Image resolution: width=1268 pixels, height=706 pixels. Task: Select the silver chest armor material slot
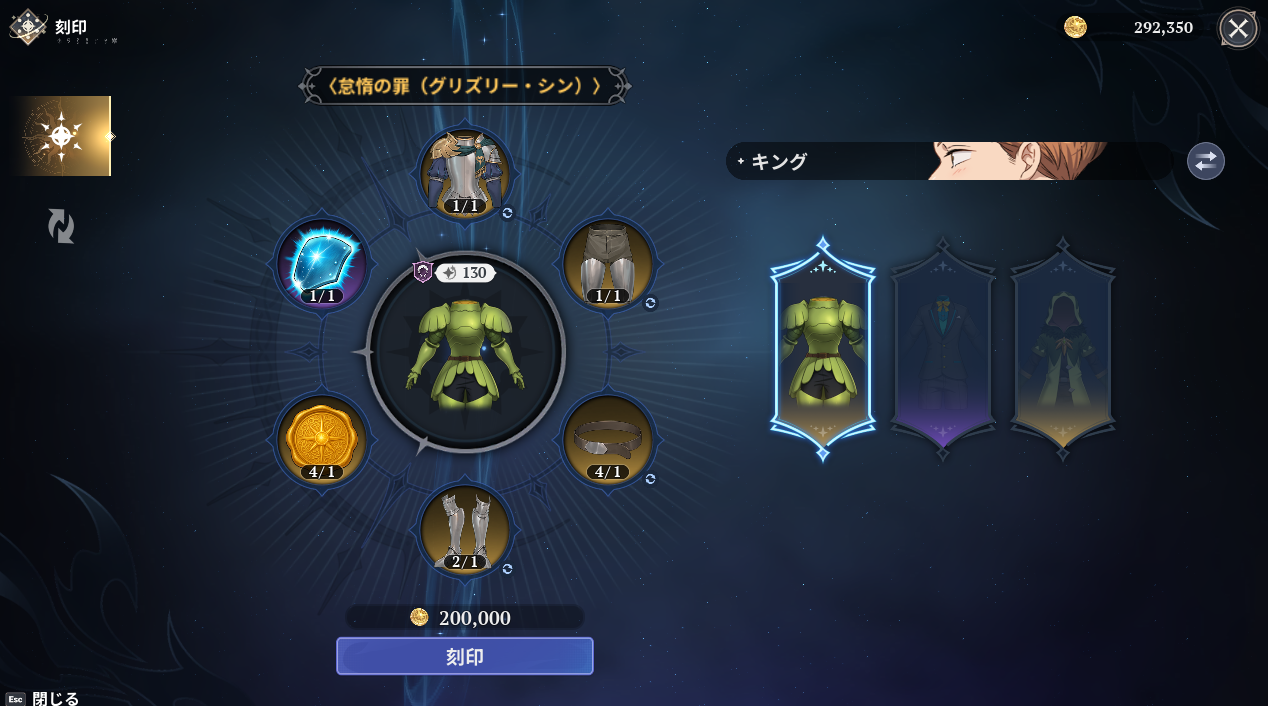pyautogui.click(x=465, y=172)
